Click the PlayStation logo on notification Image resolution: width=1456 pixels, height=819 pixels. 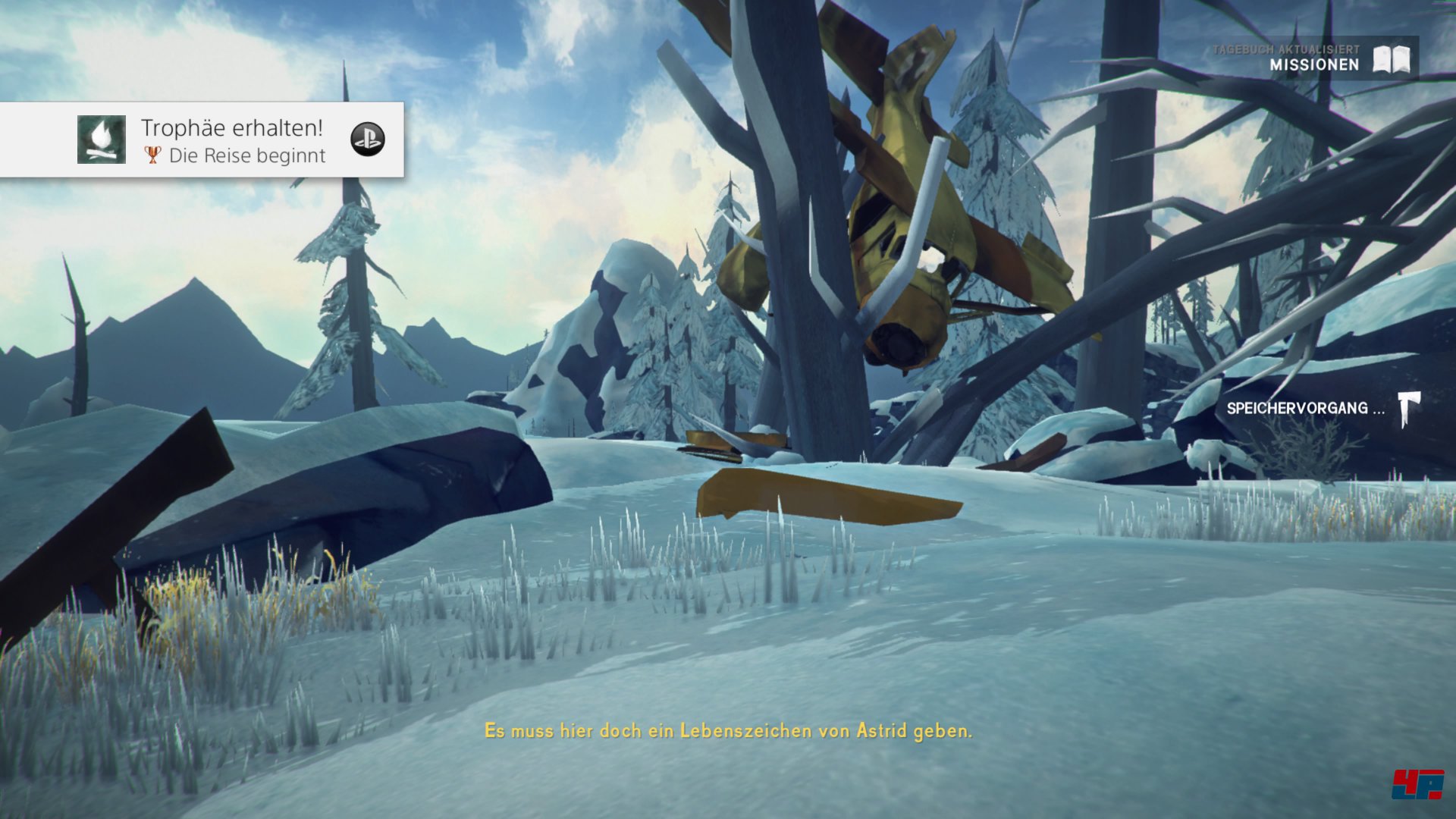pyautogui.click(x=368, y=140)
